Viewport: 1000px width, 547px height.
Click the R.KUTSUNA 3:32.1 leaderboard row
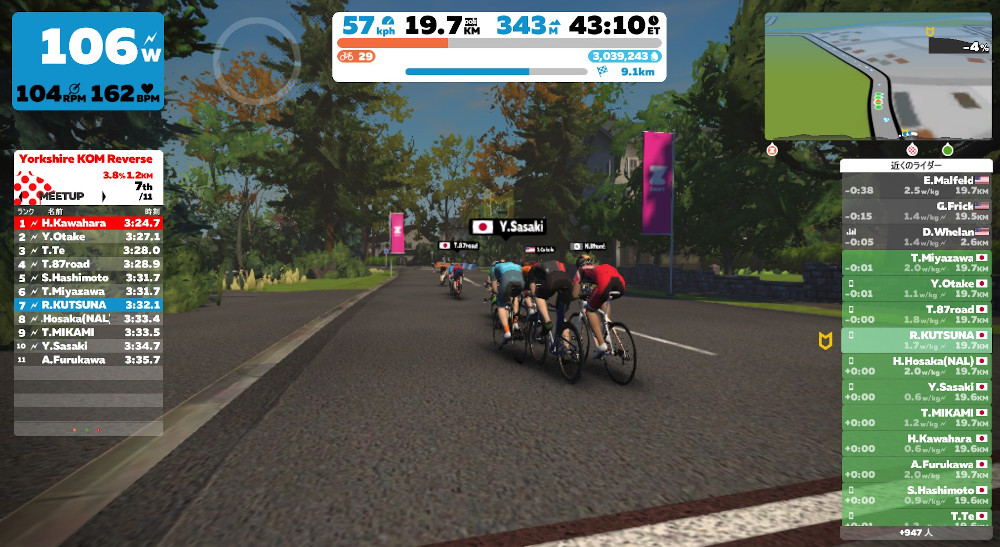pos(88,304)
